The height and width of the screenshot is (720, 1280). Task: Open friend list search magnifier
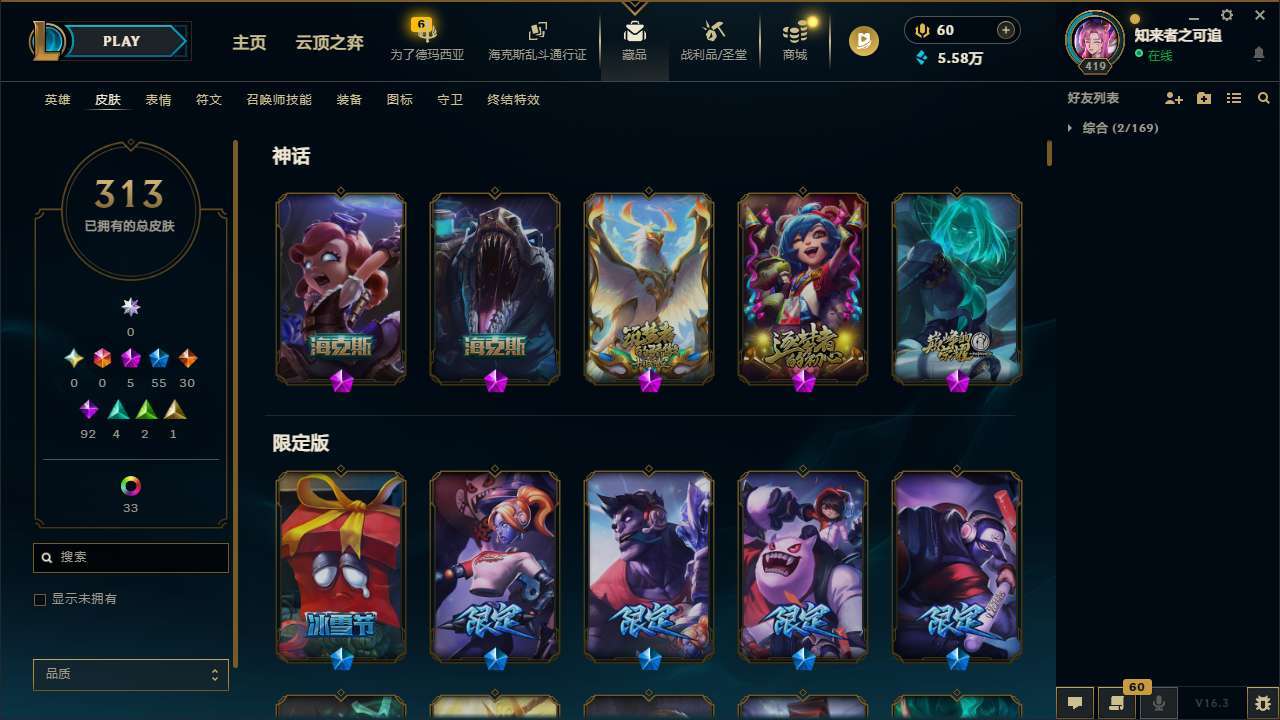click(x=1262, y=98)
